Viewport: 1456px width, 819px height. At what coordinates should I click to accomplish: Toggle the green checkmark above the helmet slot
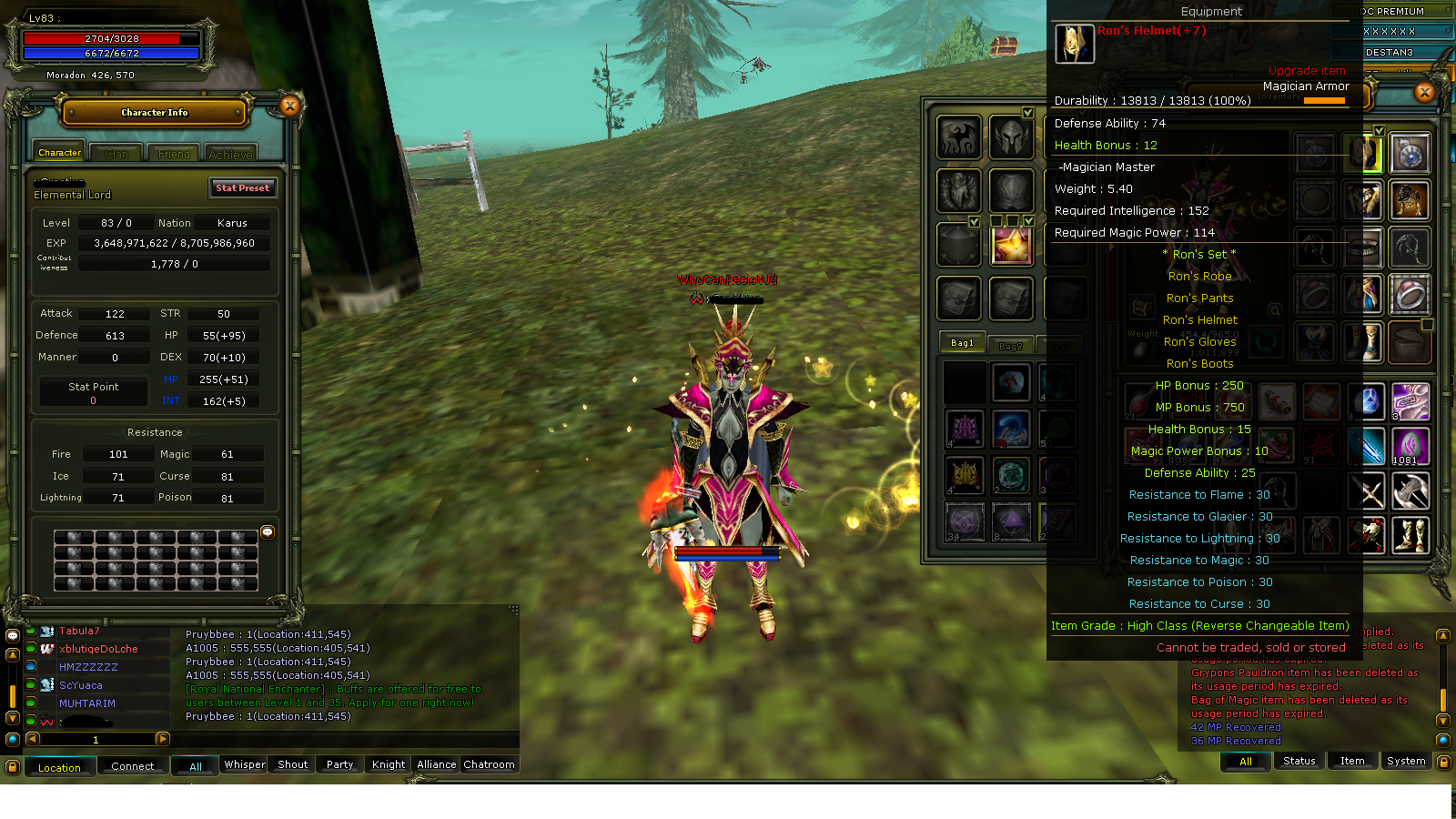(x=1026, y=113)
